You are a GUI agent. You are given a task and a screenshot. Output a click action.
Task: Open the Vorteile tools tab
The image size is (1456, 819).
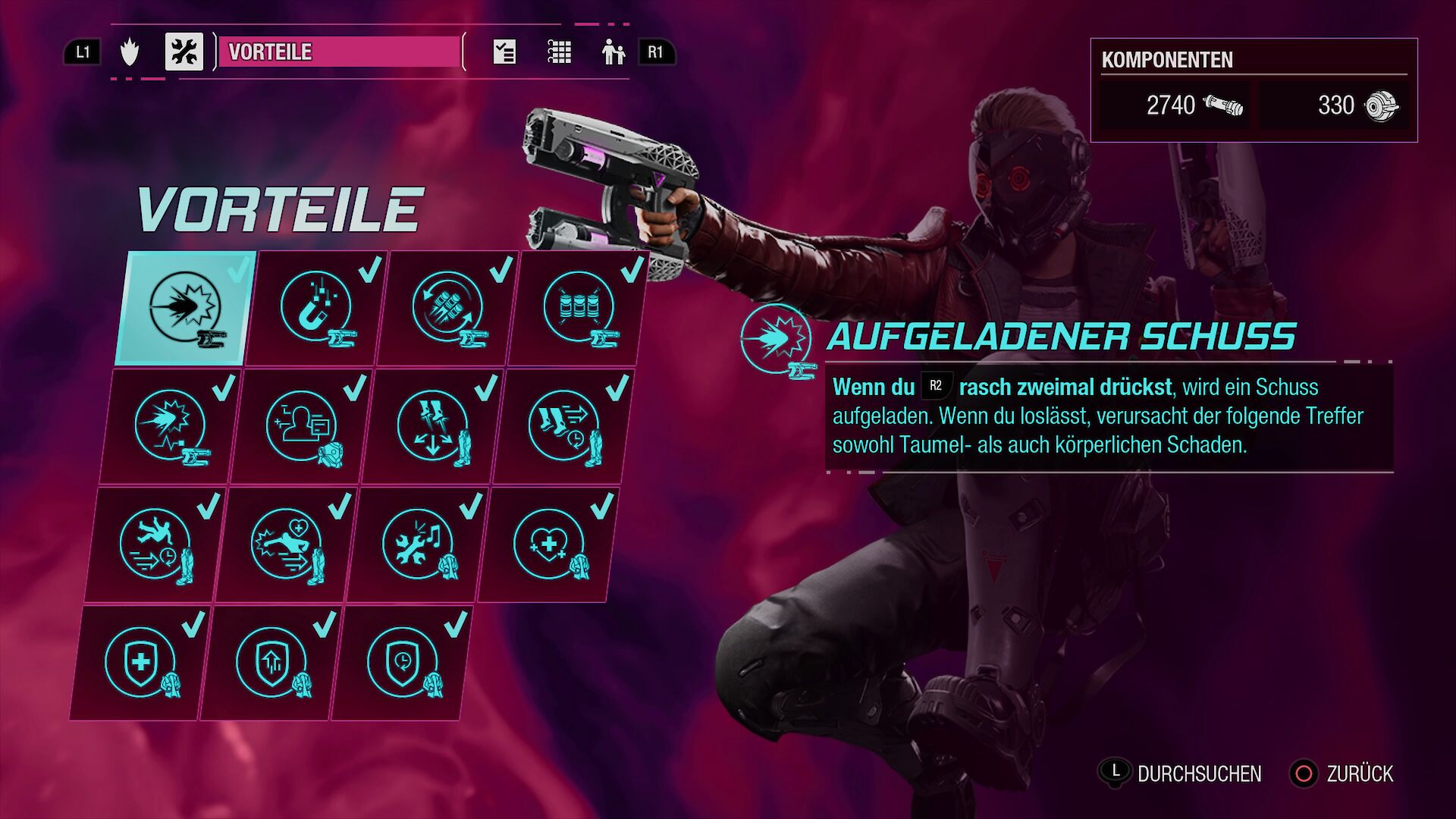point(184,52)
